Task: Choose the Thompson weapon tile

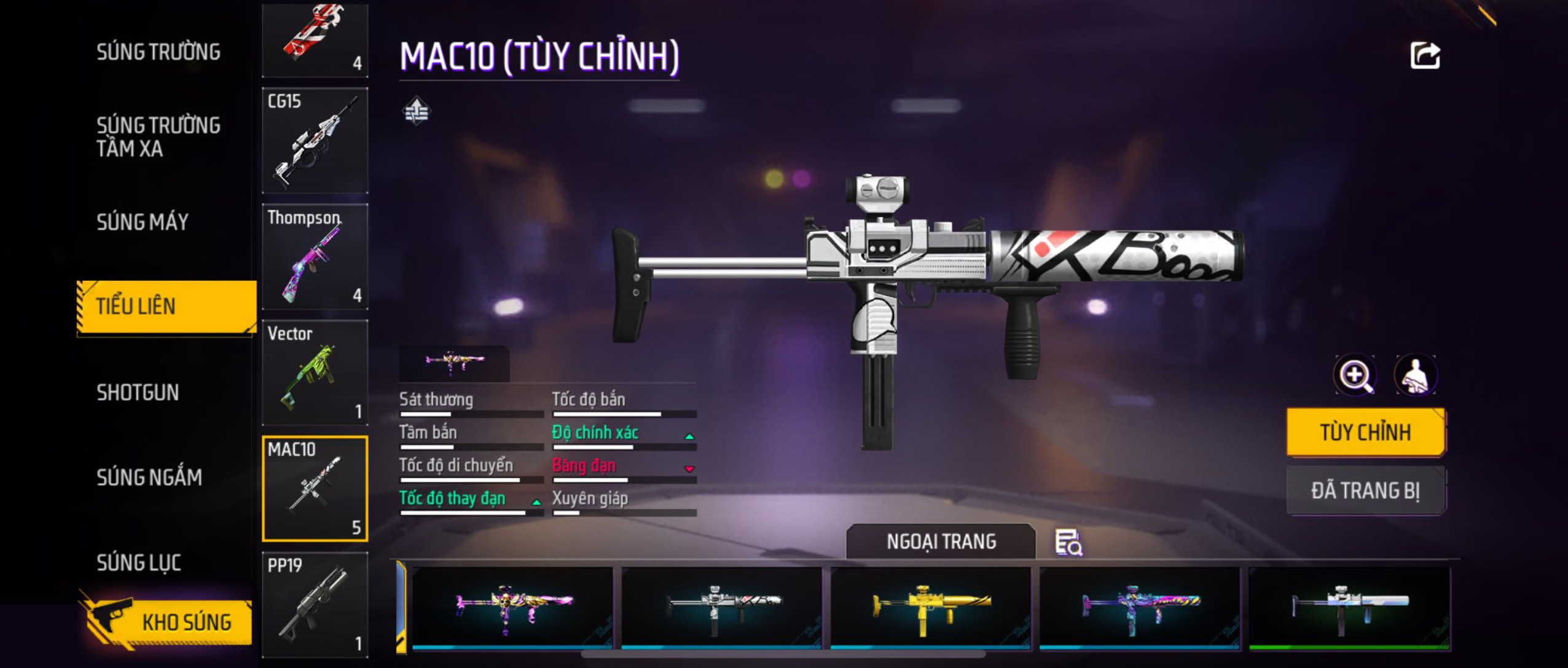Action: coord(315,256)
